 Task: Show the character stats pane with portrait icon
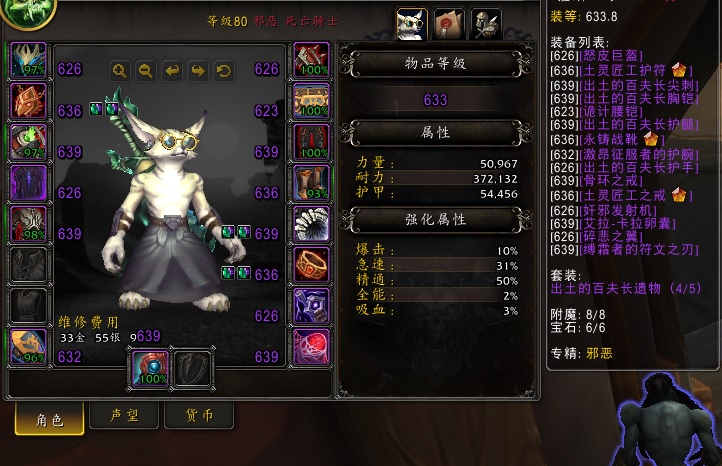point(412,24)
